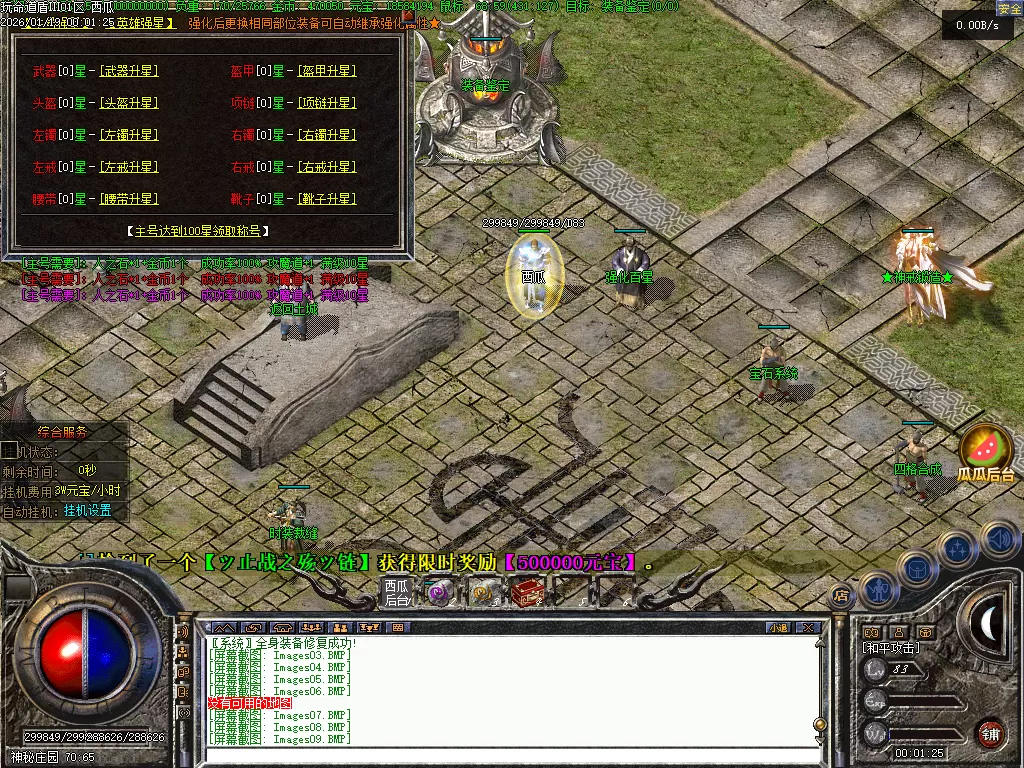Activate the 左戒升星 left ring upgrade

coord(129,167)
